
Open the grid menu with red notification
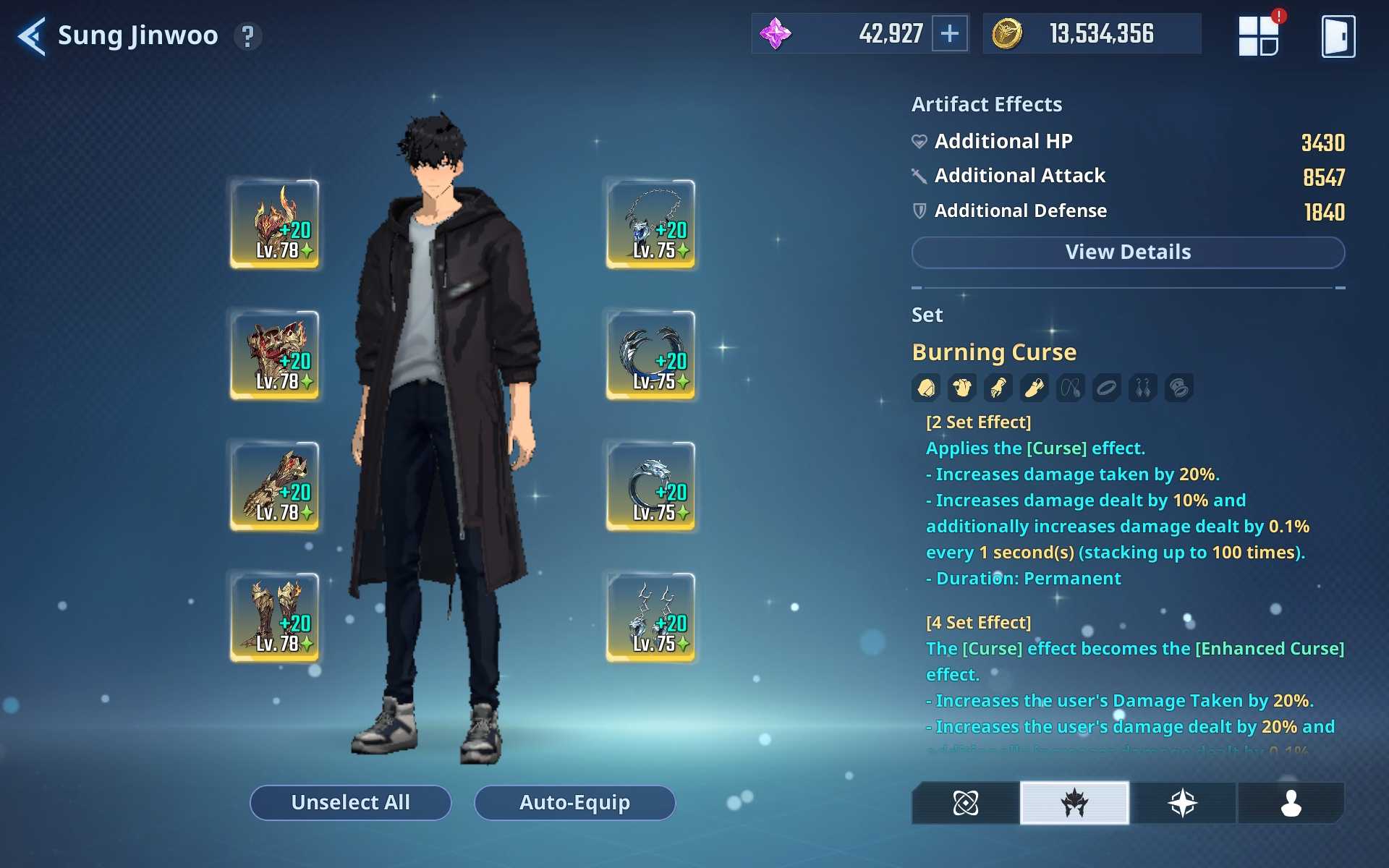click(1259, 36)
